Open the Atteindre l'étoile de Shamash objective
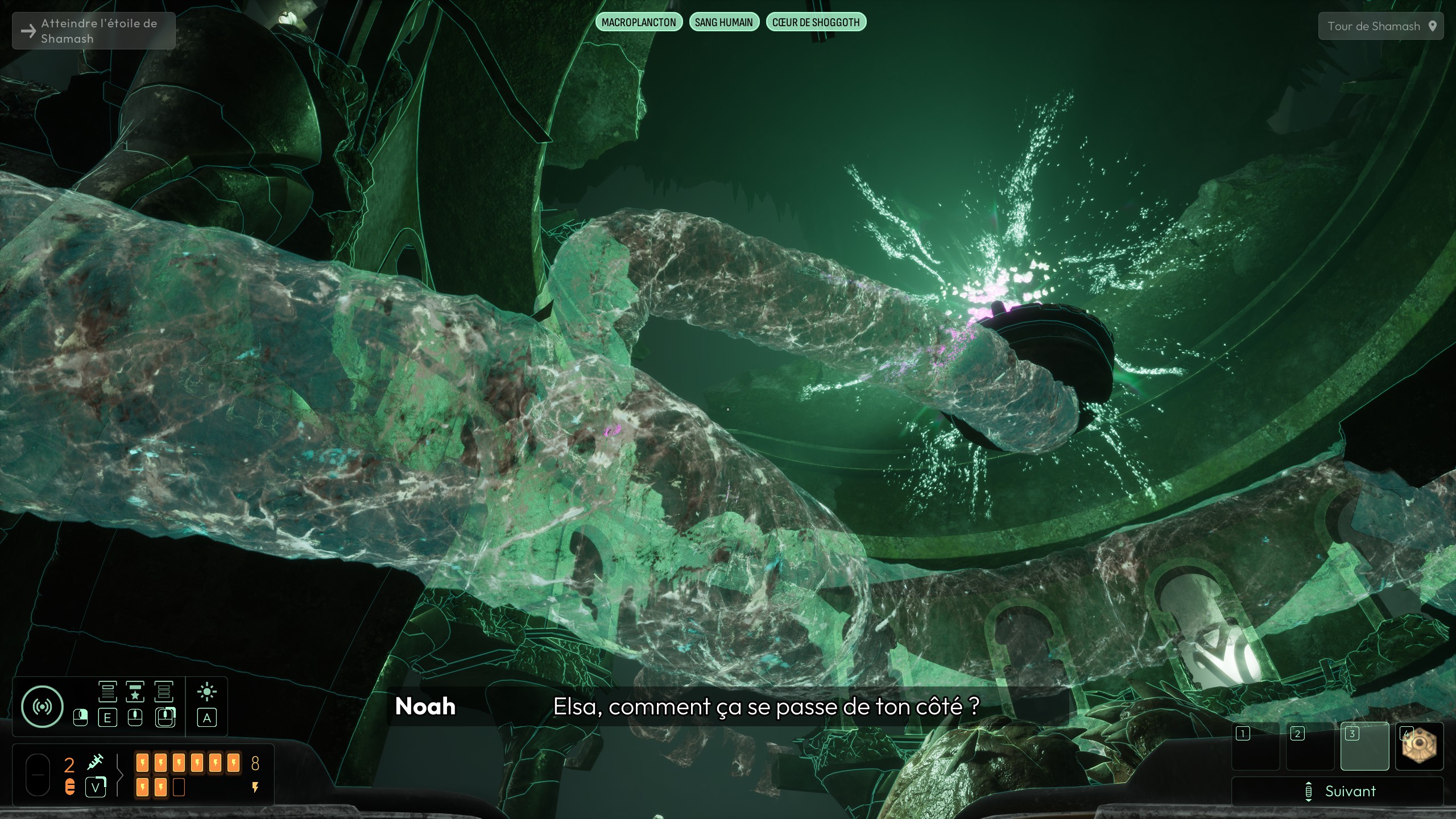This screenshot has height=819, width=1456. [94, 31]
